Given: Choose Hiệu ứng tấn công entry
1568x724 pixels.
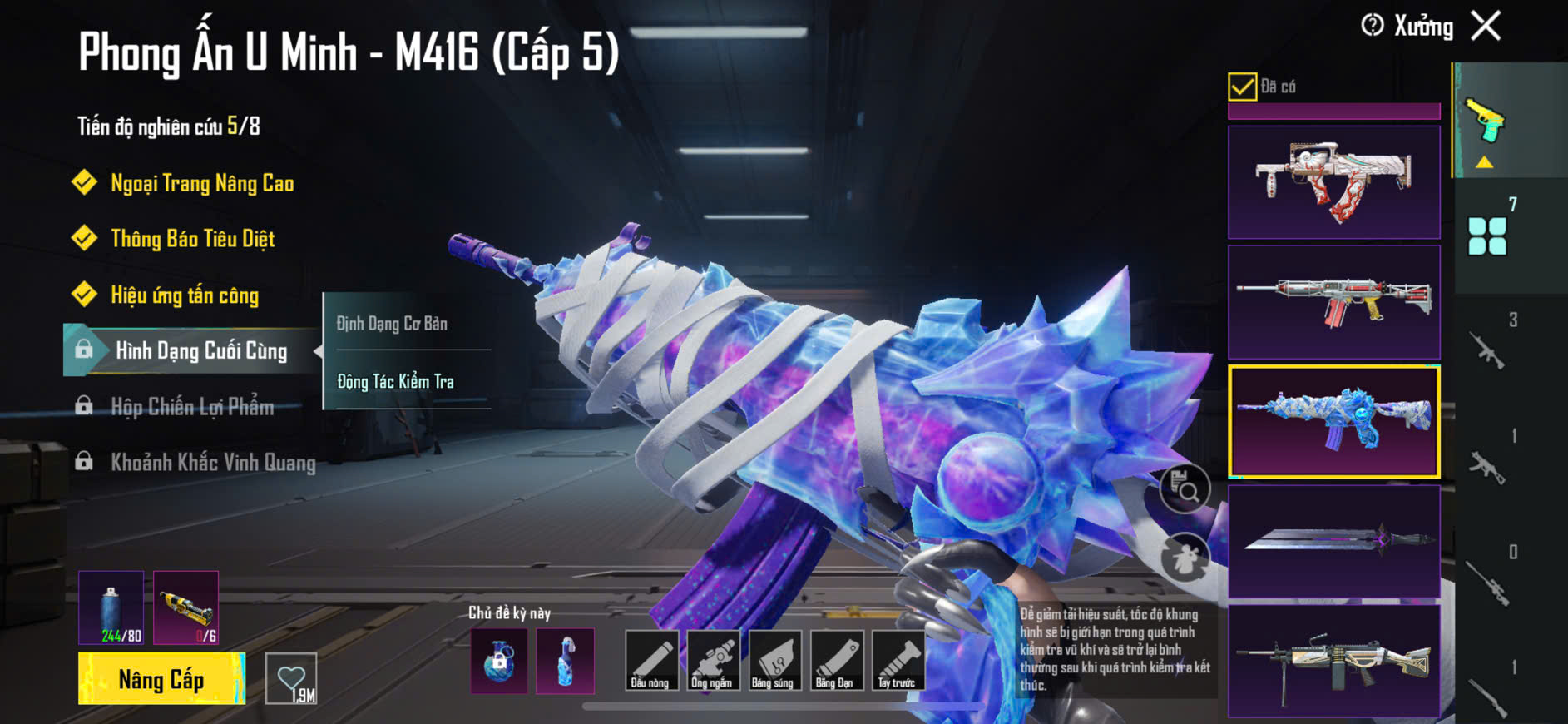Looking at the screenshot, I should (185, 295).
